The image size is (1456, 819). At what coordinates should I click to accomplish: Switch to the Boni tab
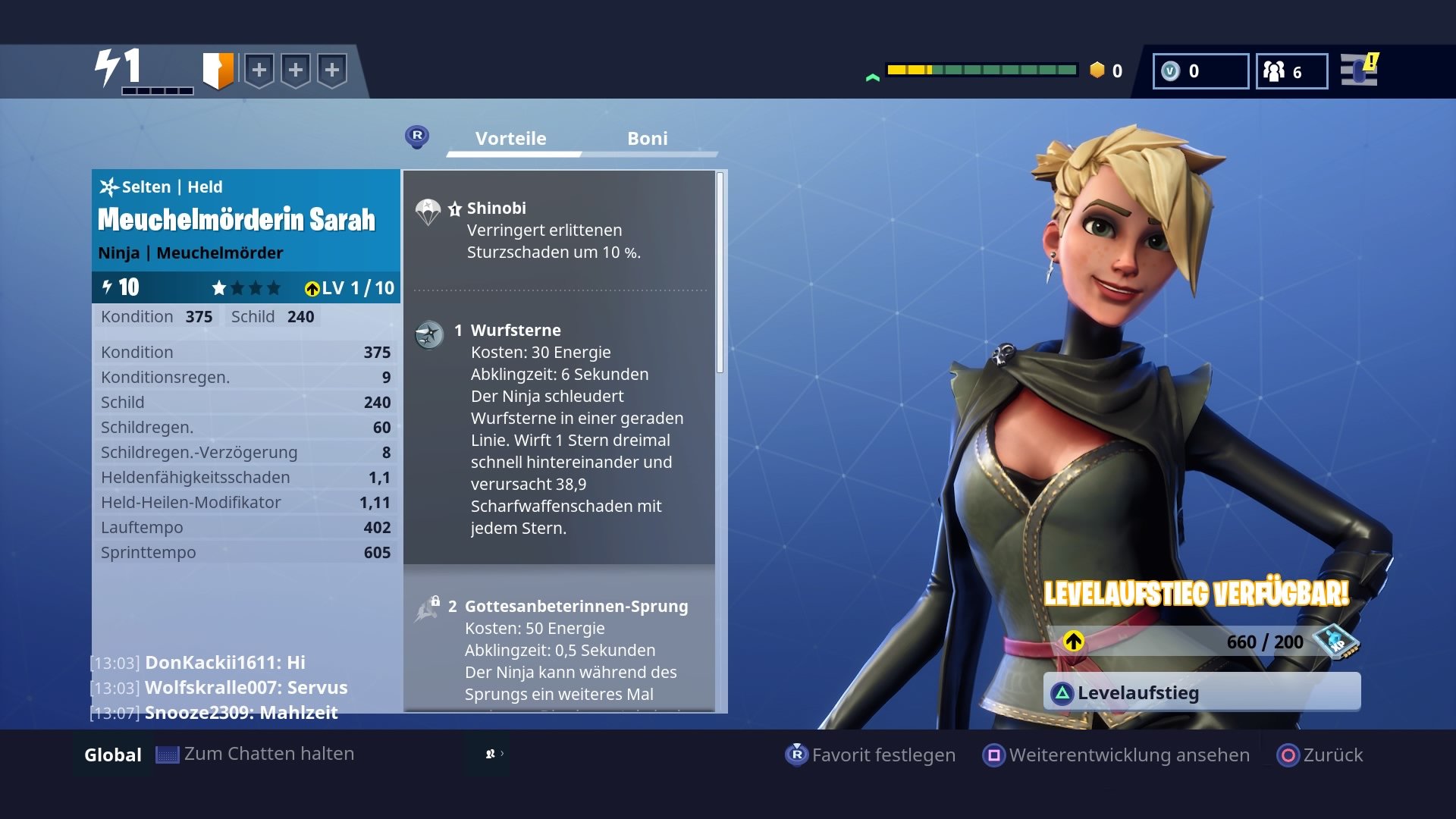[648, 138]
